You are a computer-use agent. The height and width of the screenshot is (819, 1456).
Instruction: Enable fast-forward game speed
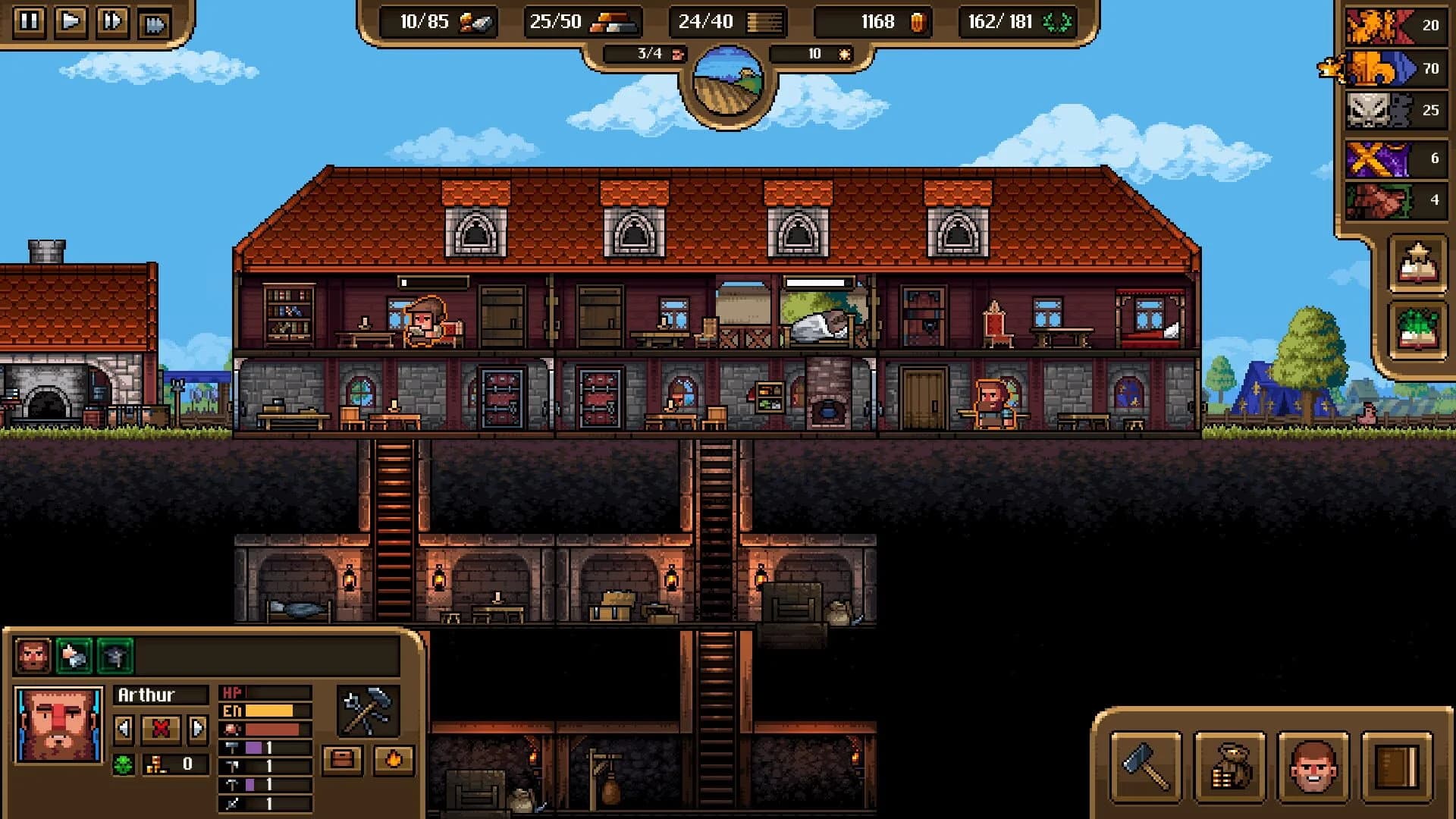[112, 22]
